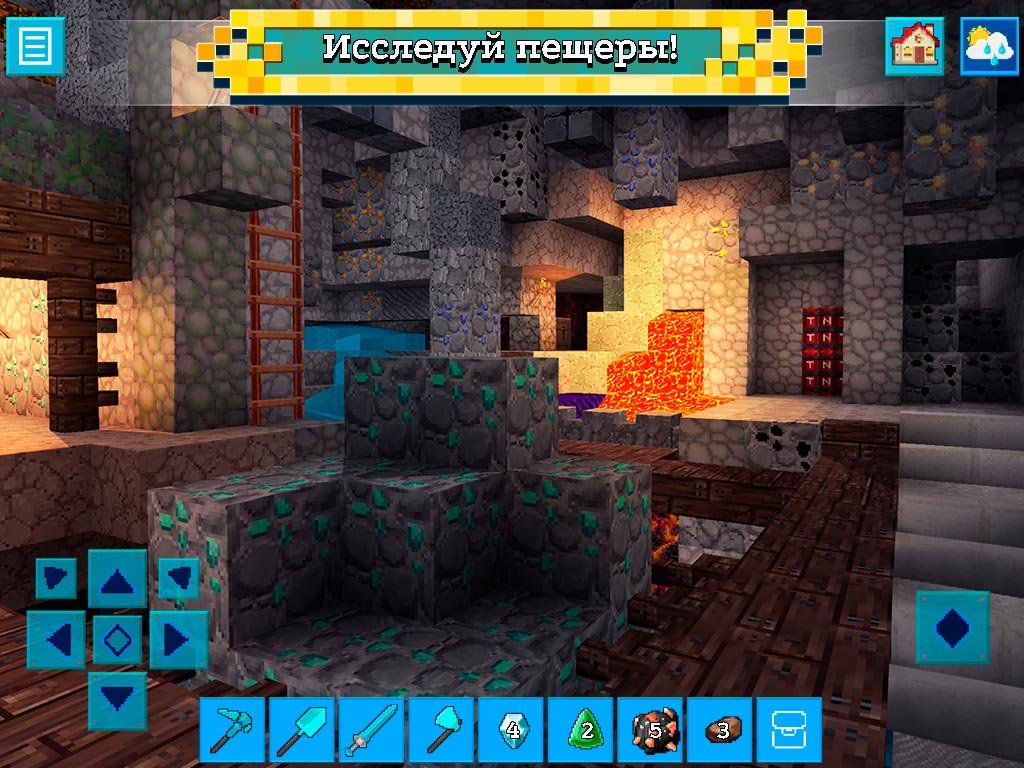Open the hamburger menu

pyautogui.click(x=35, y=45)
